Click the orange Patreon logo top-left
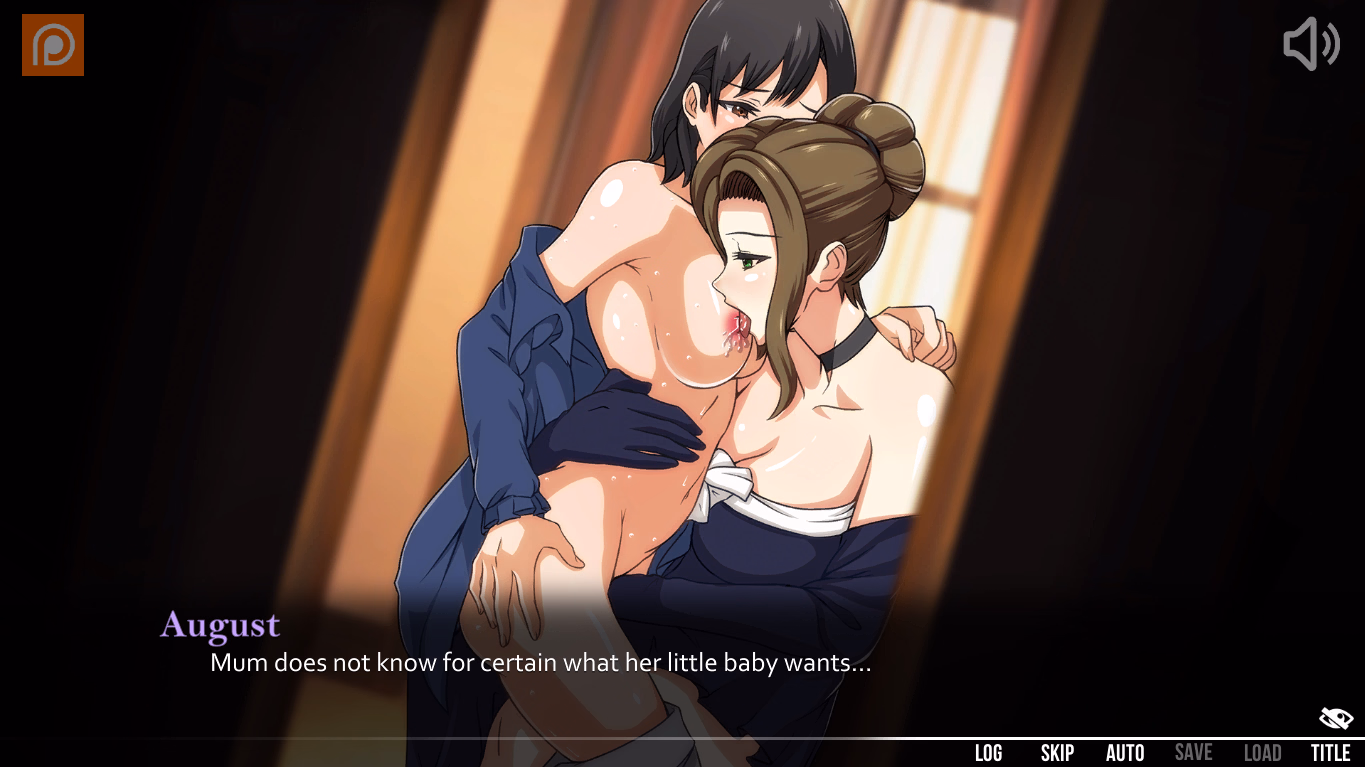This screenshot has height=767, width=1365. point(52,44)
